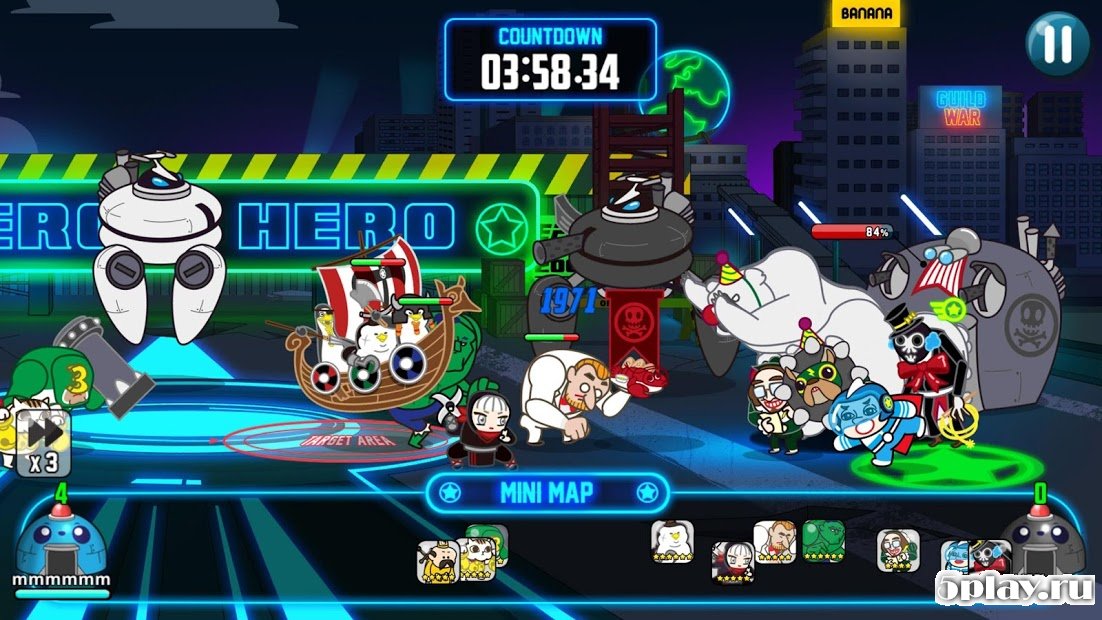Choose the yellow-robed bearded hero portrait on minimap

click(x=437, y=561)
